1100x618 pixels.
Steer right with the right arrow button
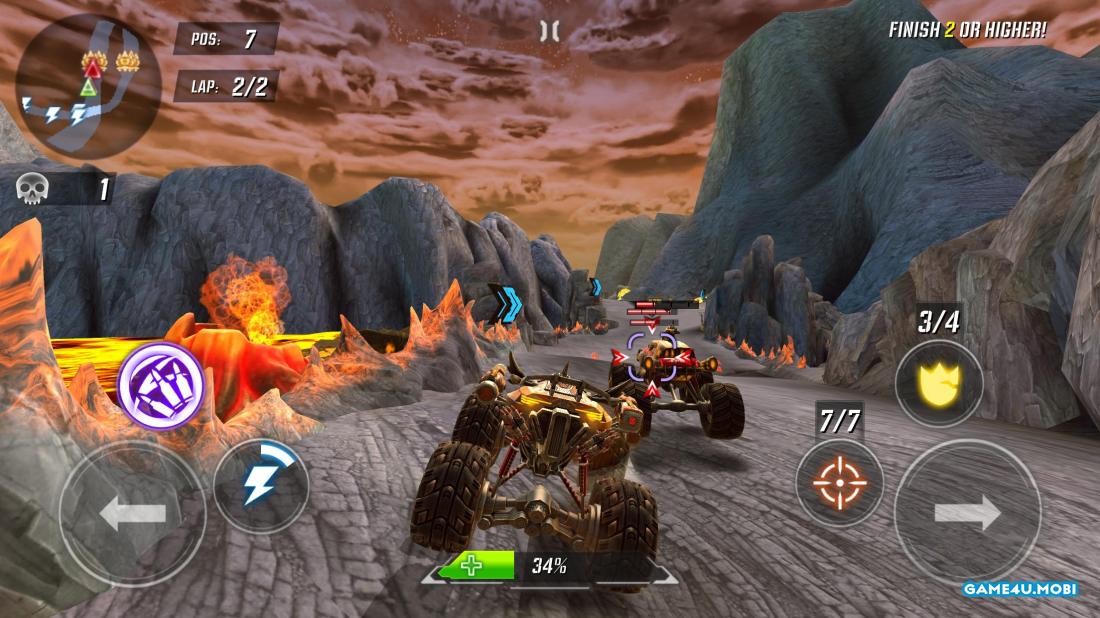click(x=967, y=513)
